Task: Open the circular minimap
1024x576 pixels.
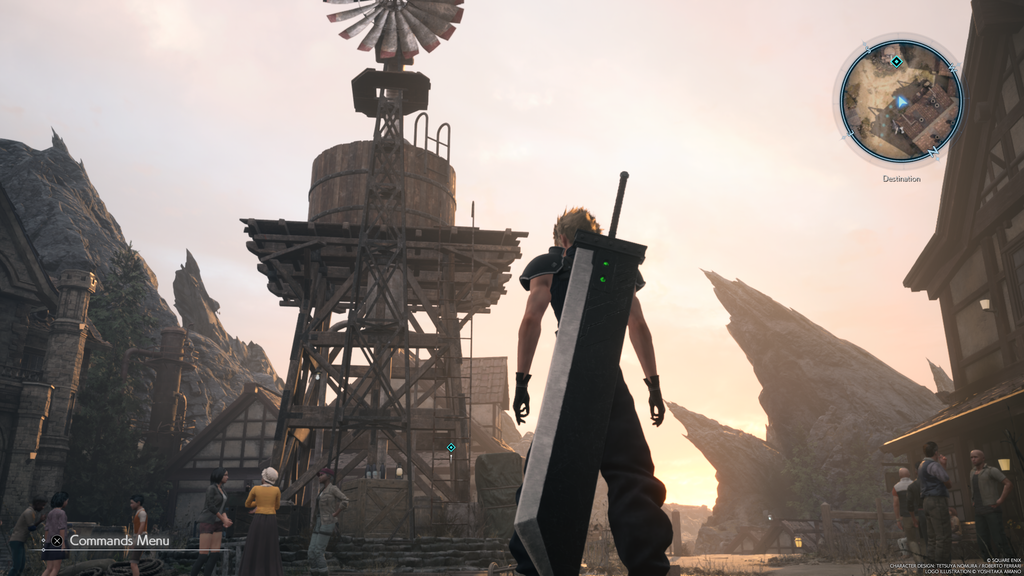Action: click(900, 101)
